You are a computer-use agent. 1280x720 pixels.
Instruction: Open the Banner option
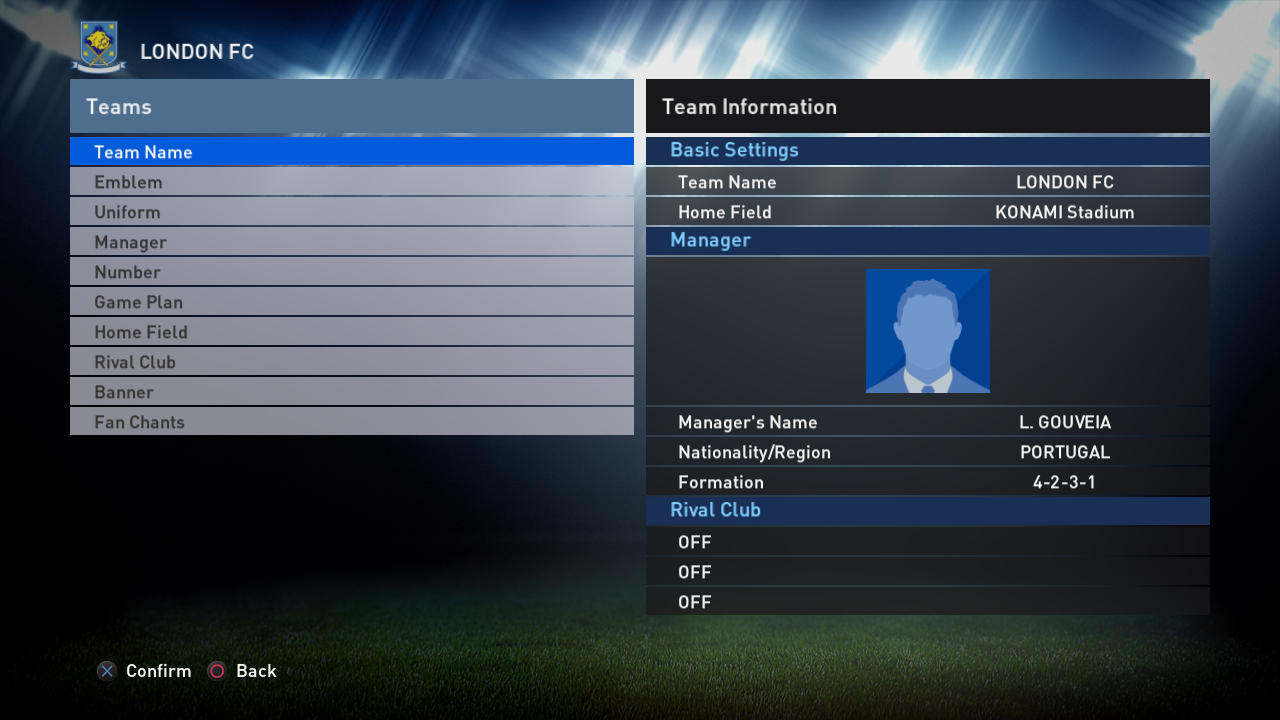pos(351,392)
